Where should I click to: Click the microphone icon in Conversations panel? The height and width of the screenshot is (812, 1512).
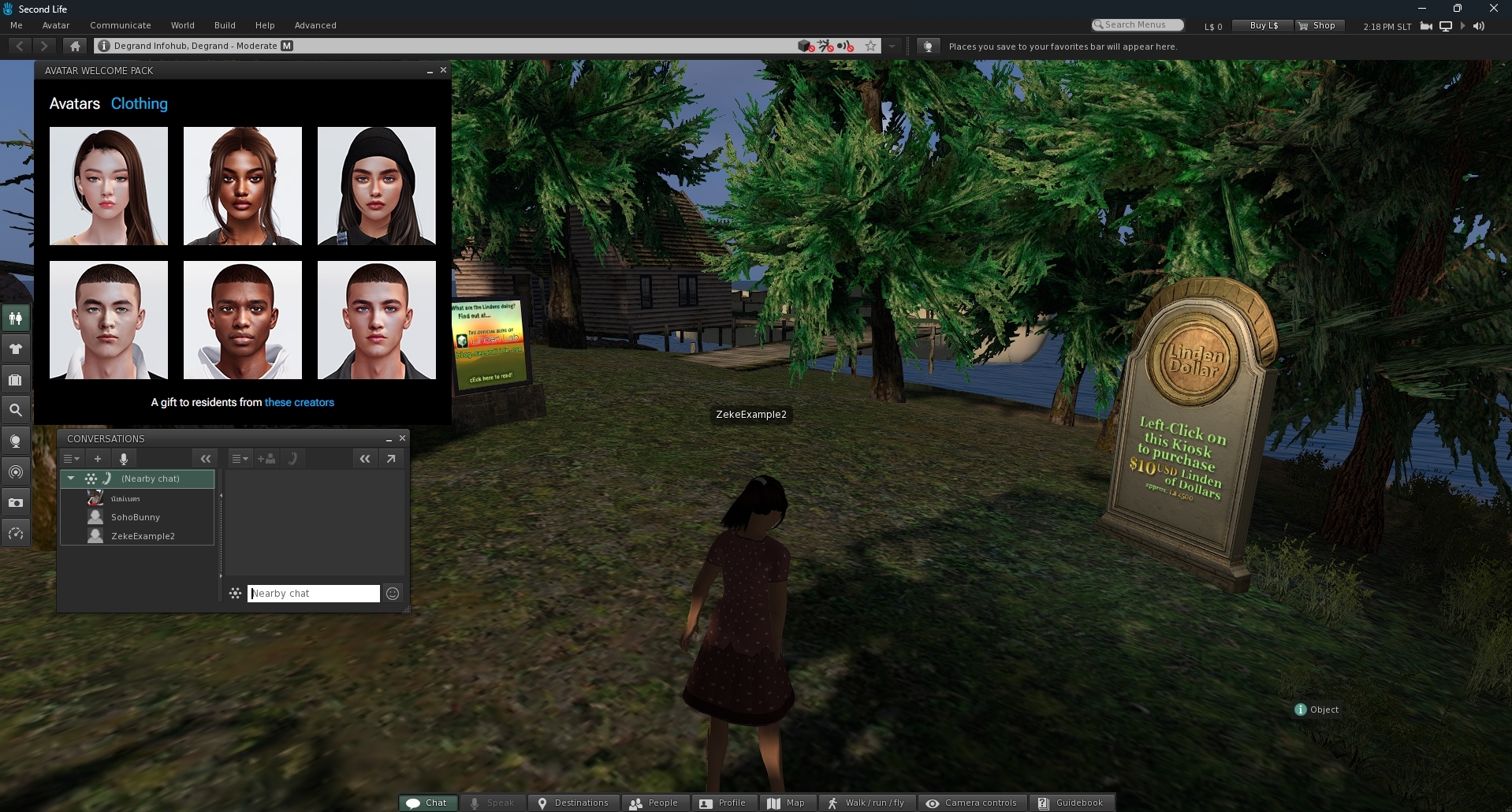pos(124,459)
